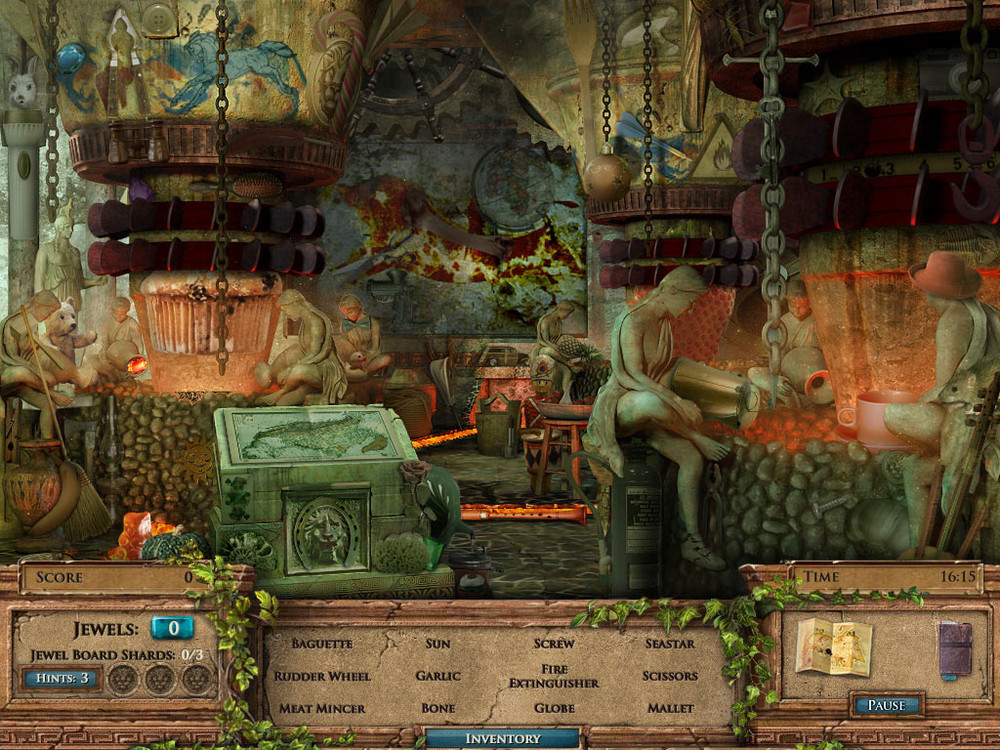Viewport: 1000px width, 750px height.
Task: Select Rudder Wheel in the item list
Action: [322, 676]
